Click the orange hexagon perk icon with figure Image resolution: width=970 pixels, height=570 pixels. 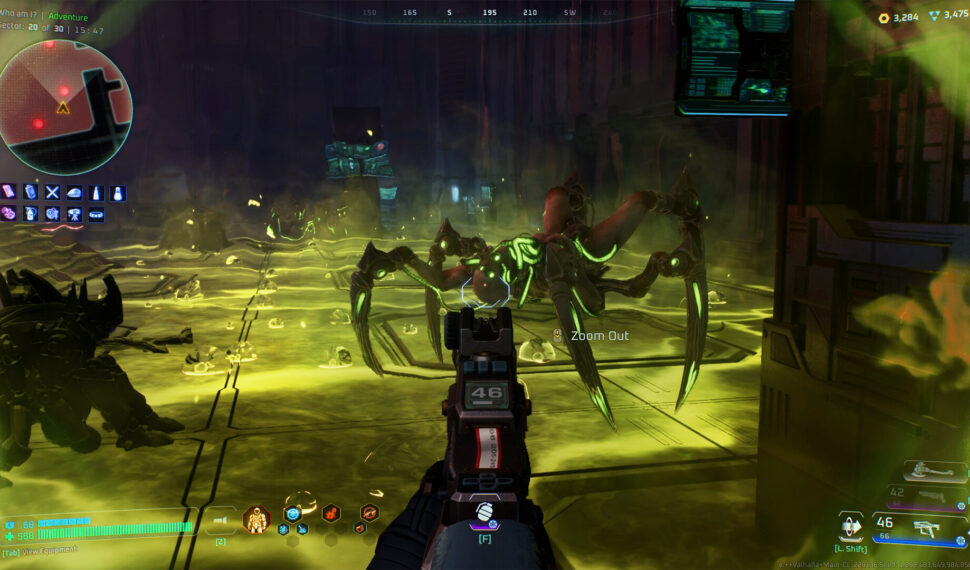pos(329,513)
